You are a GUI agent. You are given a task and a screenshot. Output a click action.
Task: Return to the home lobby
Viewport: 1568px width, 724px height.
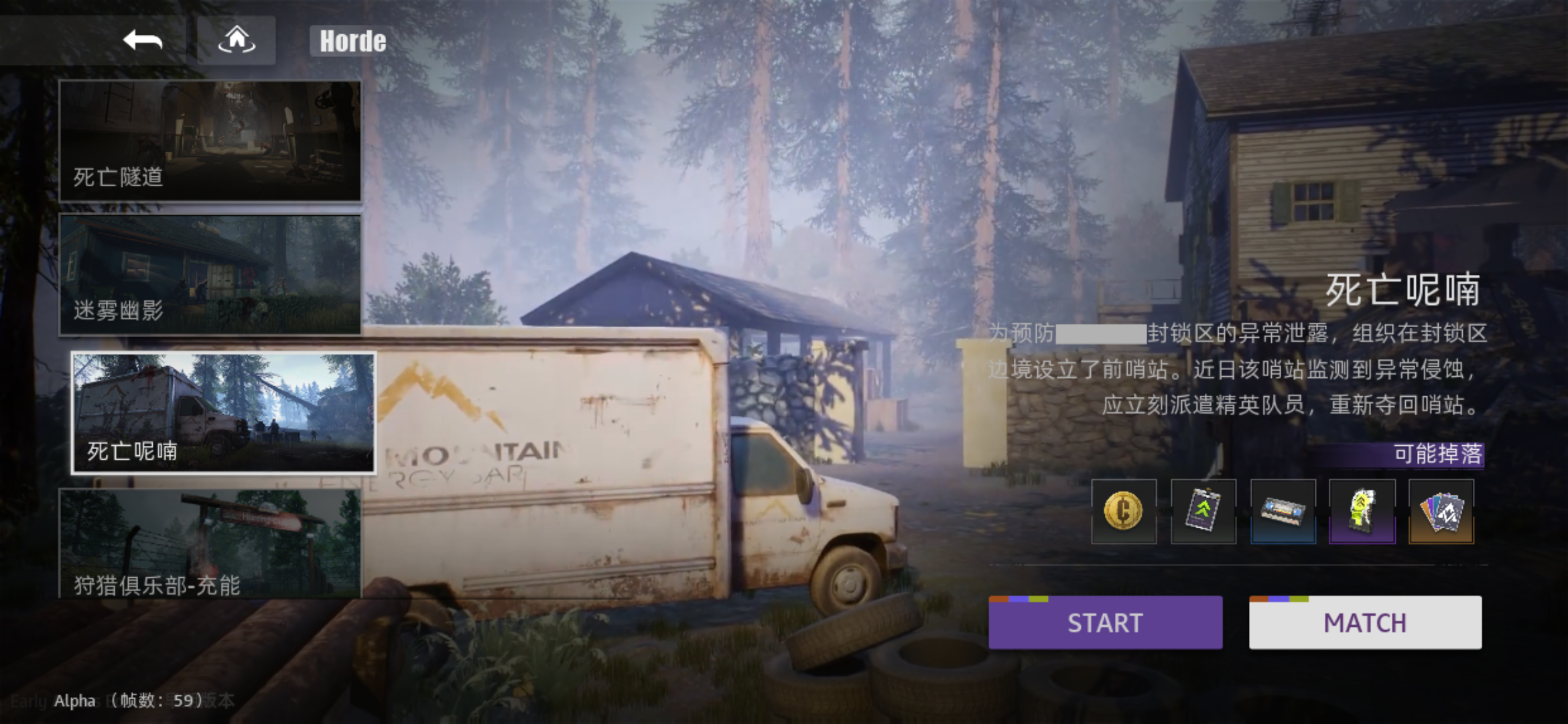[237, 40]
